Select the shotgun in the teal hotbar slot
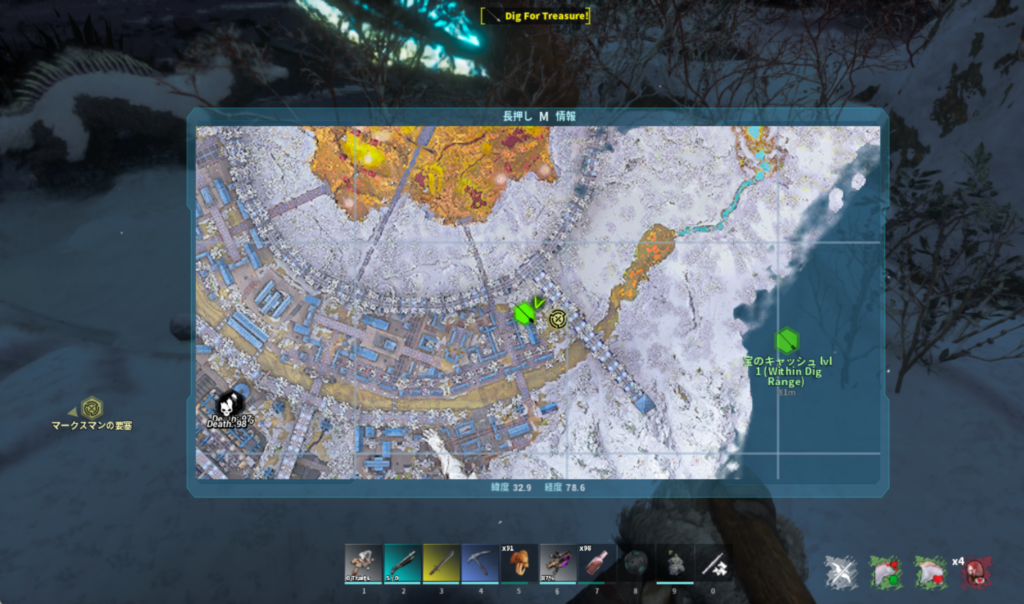The width and height of the screenshot is (1024, 604). tap(402, 564)
